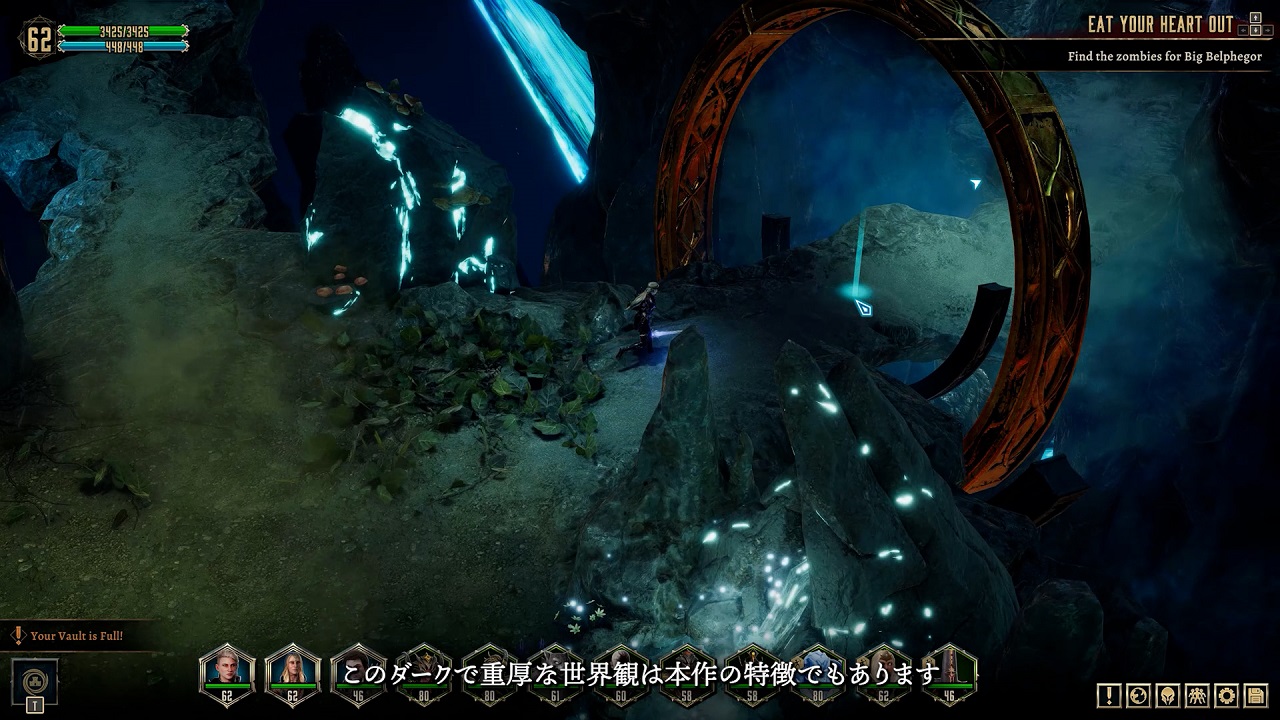
Task: Open the world map globe icon
Action: click(x=1137, y=695)
